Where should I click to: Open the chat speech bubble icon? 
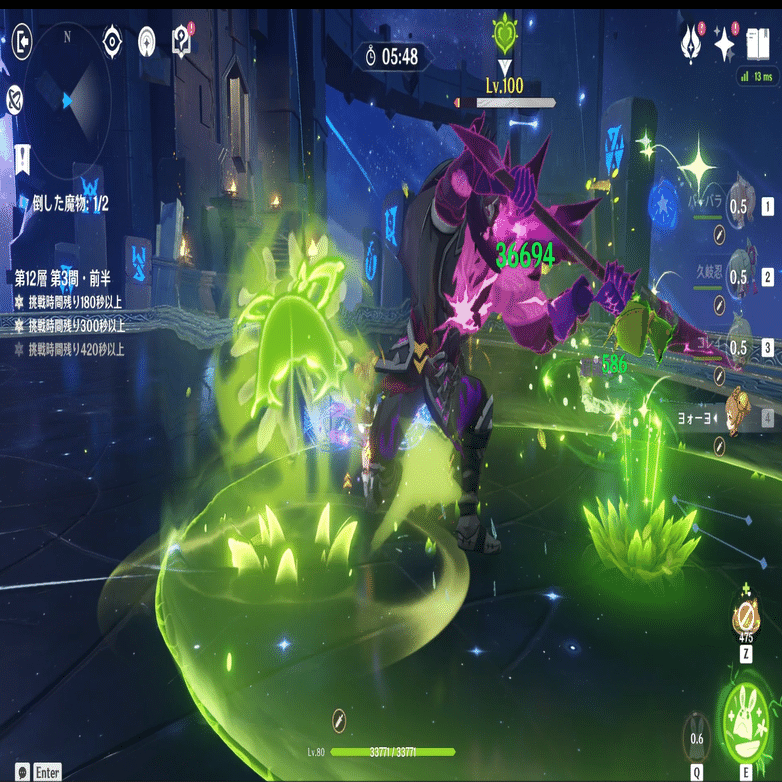pyautogui.click(x=22, y=772)
